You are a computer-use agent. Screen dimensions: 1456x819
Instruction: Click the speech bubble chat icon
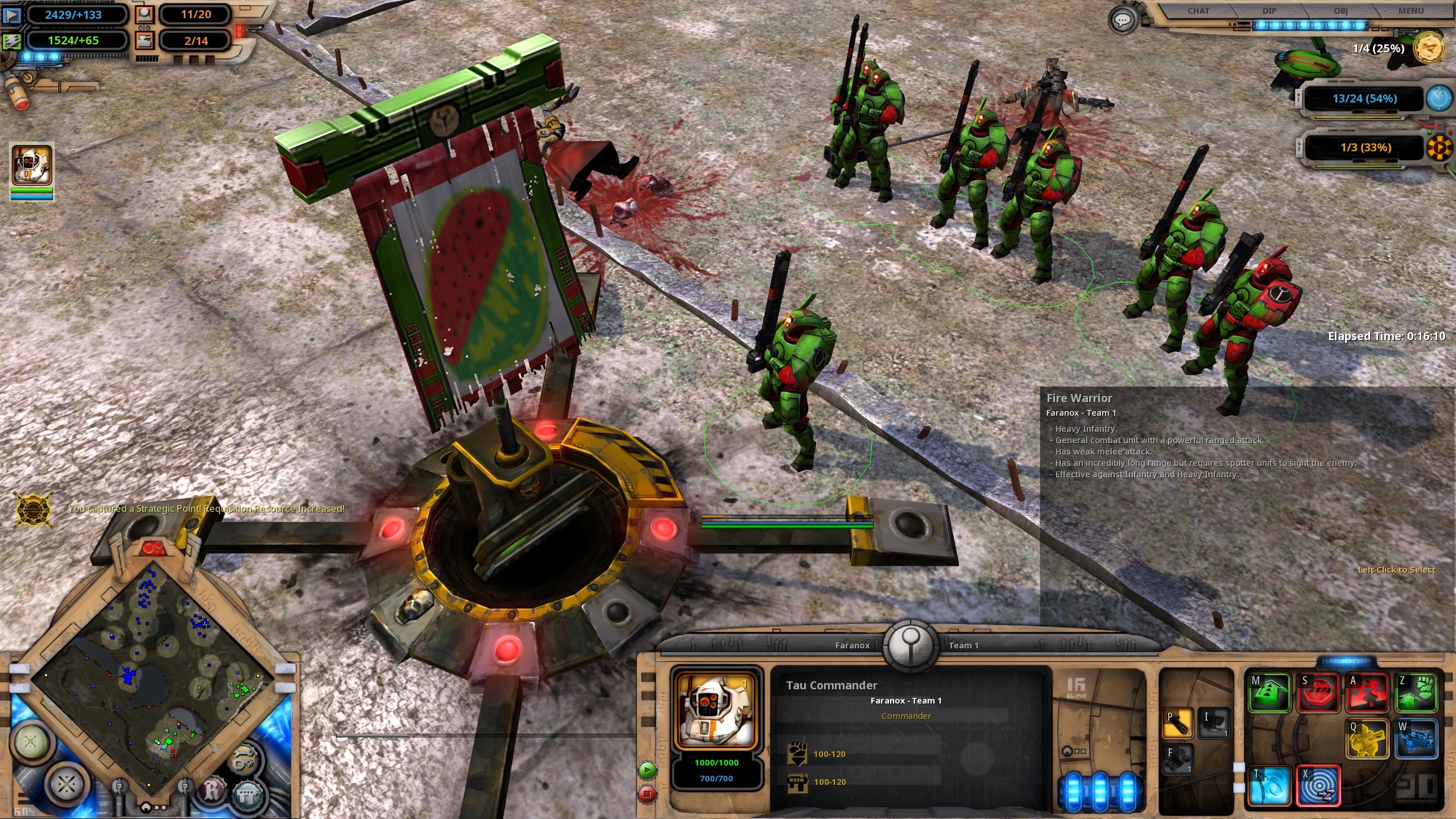pos(1123,21)
